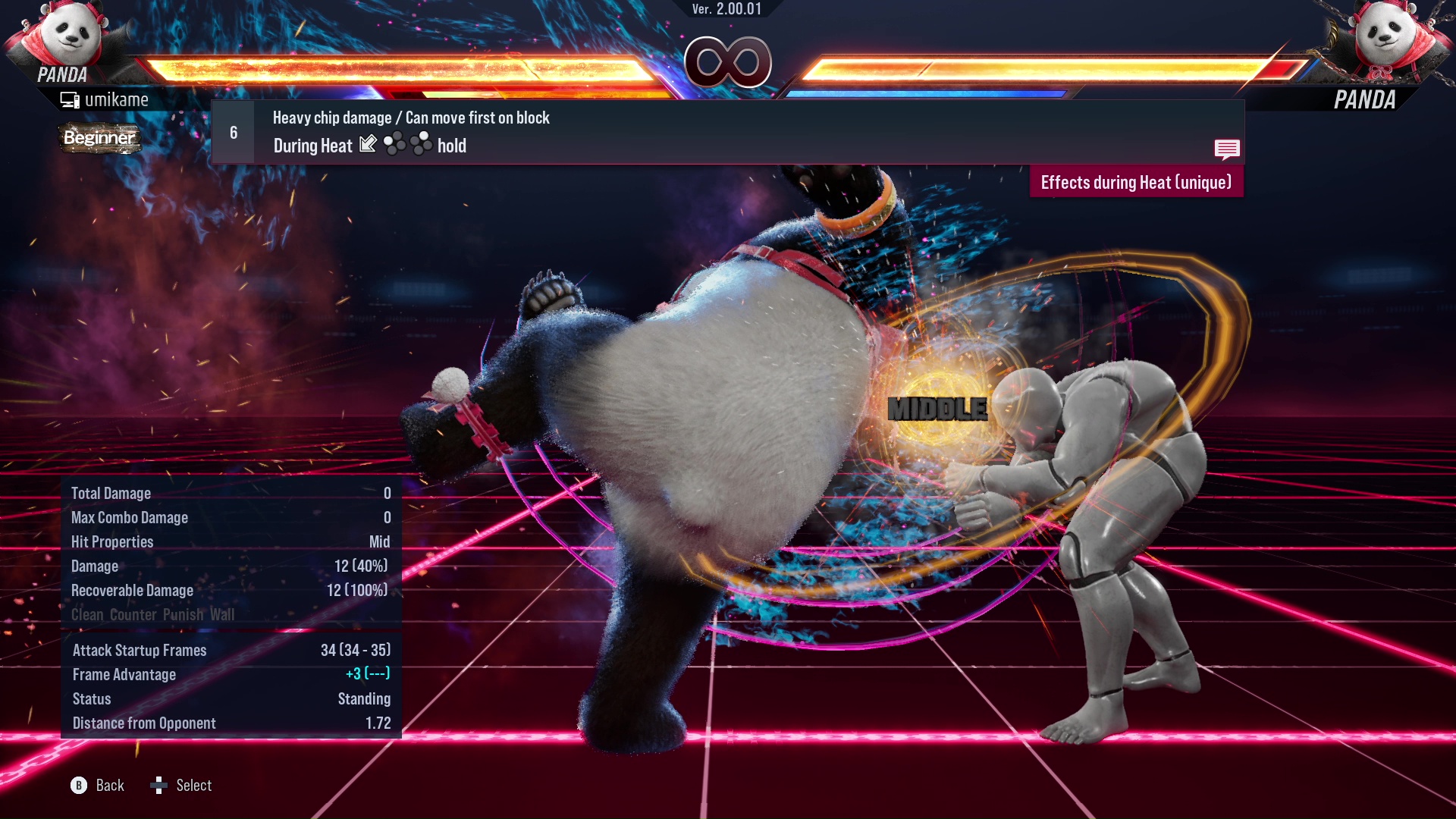Expand the Effects during Heat description
Viewport: 1456px width, 819px height.
click(1135, 182)
